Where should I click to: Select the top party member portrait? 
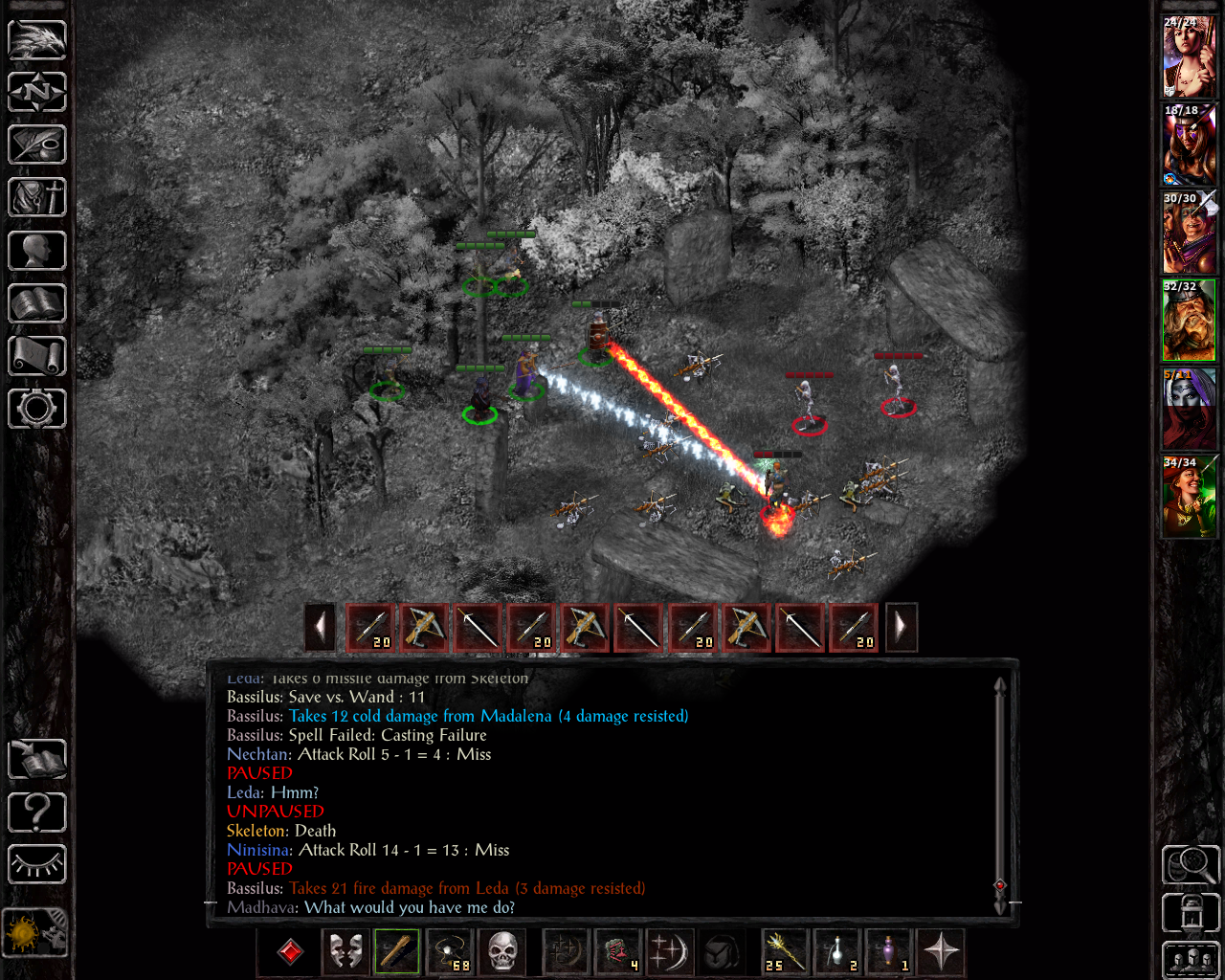pos(1189,56)
